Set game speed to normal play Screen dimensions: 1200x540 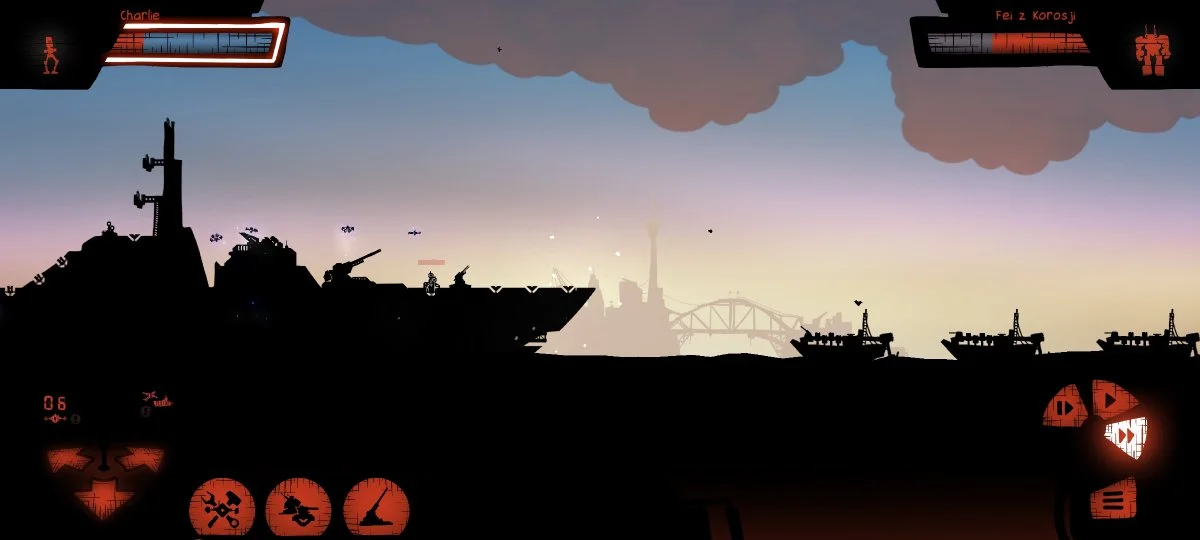click(x=1108, y=399)
